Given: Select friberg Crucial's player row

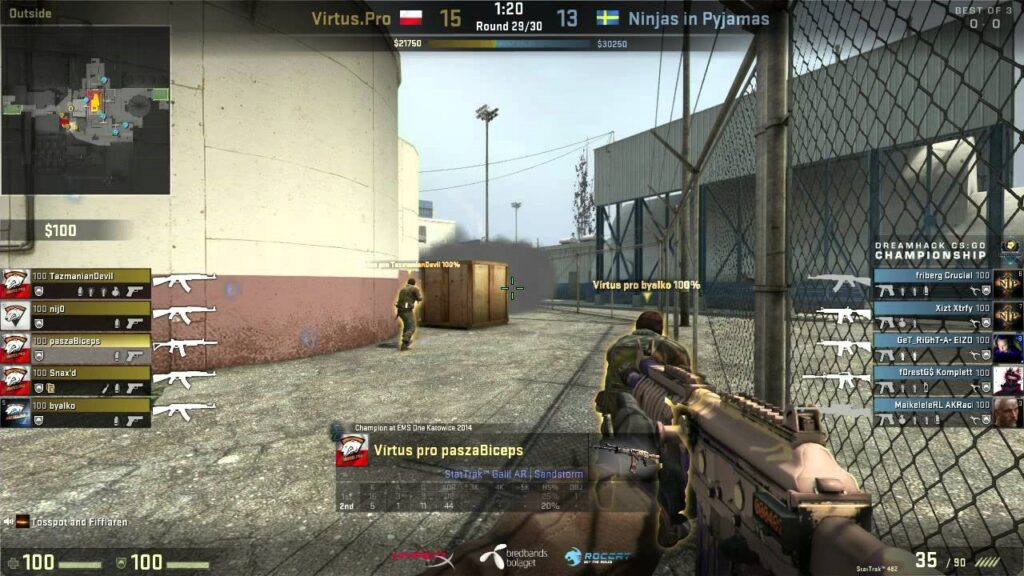Looking at the screenshot, I should click(932, 283).
